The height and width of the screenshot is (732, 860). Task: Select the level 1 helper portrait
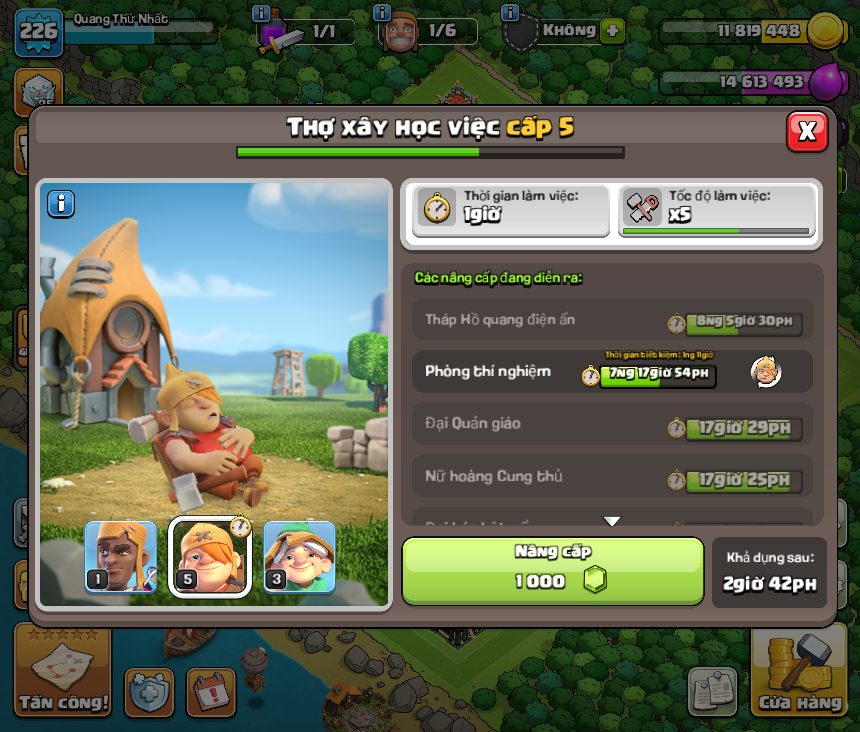121,557
